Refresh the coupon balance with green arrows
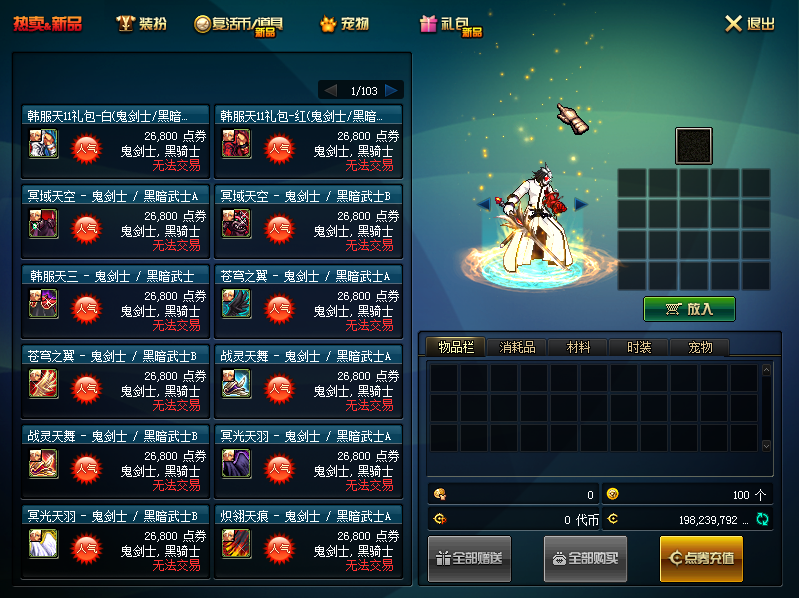 coord(762,519)
